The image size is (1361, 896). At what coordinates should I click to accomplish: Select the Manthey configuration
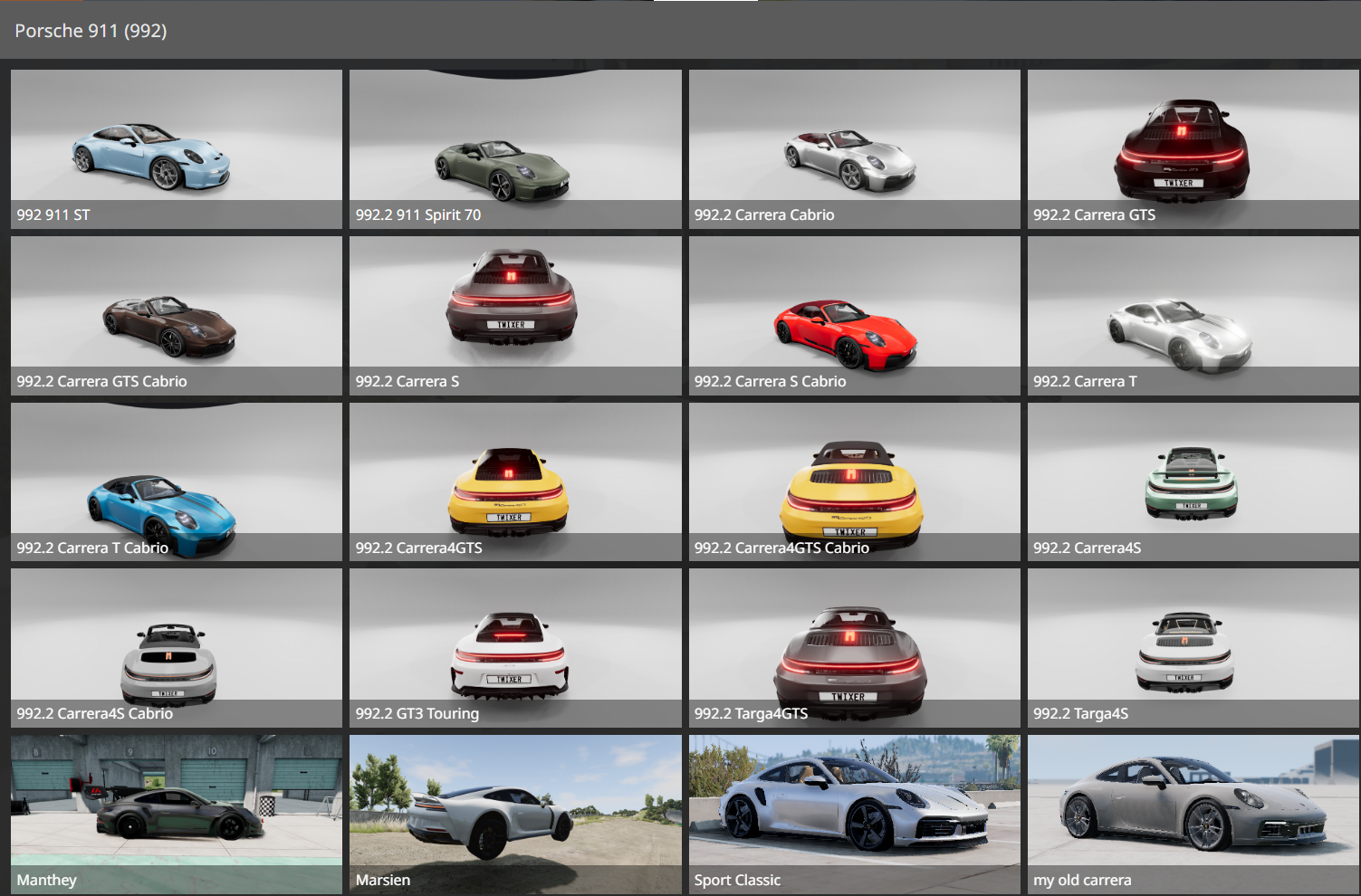(177, 814)
